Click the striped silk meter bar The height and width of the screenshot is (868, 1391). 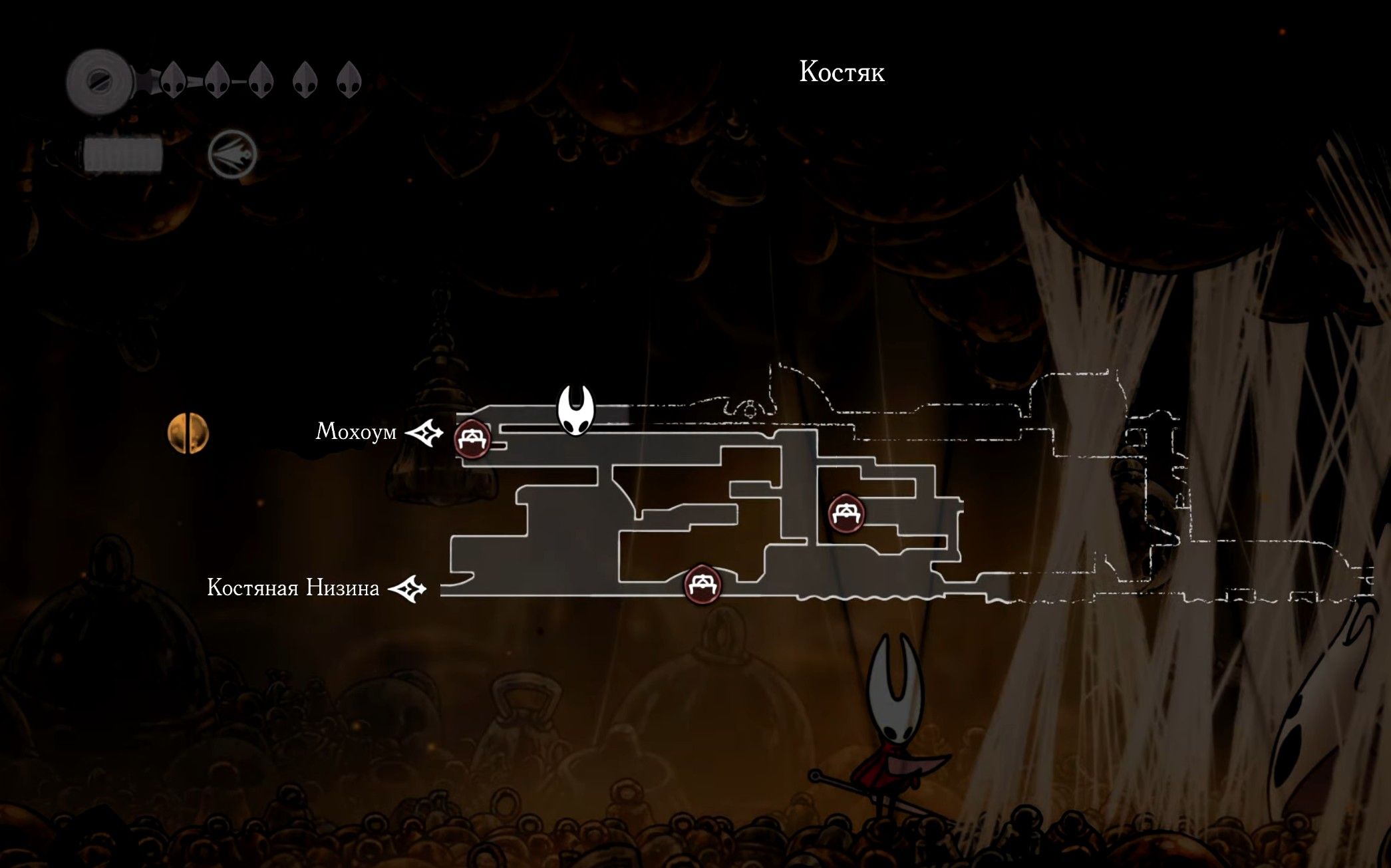123,154
